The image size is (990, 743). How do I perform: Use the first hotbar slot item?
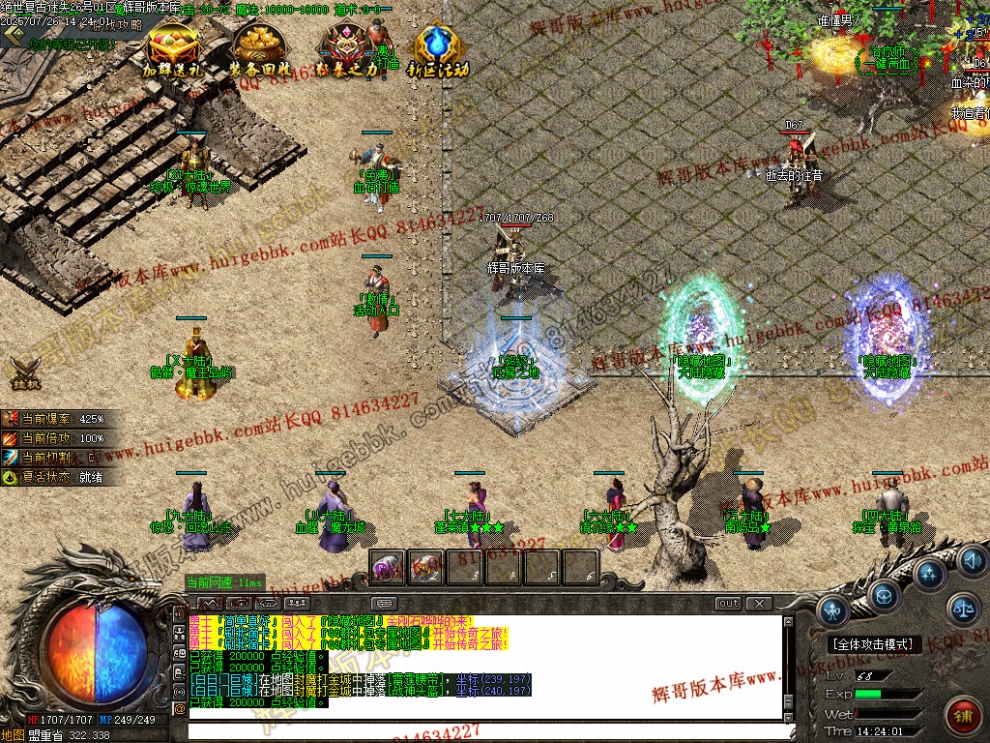click(x=387, y=567)
